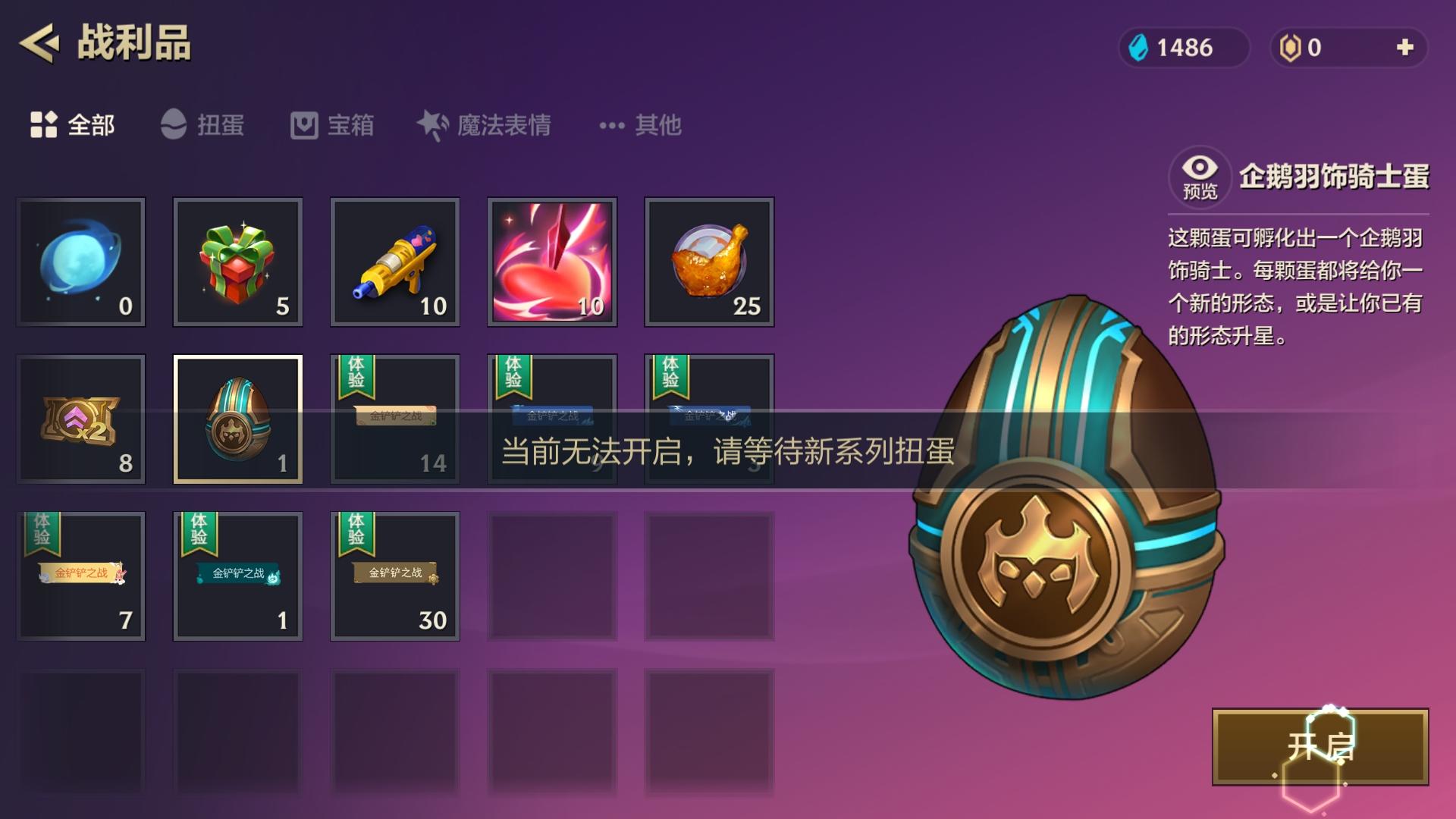This screenshot has height=819, width=1456.
Task: Select the 体验 card with count 14
Action: tap(394, 419)
